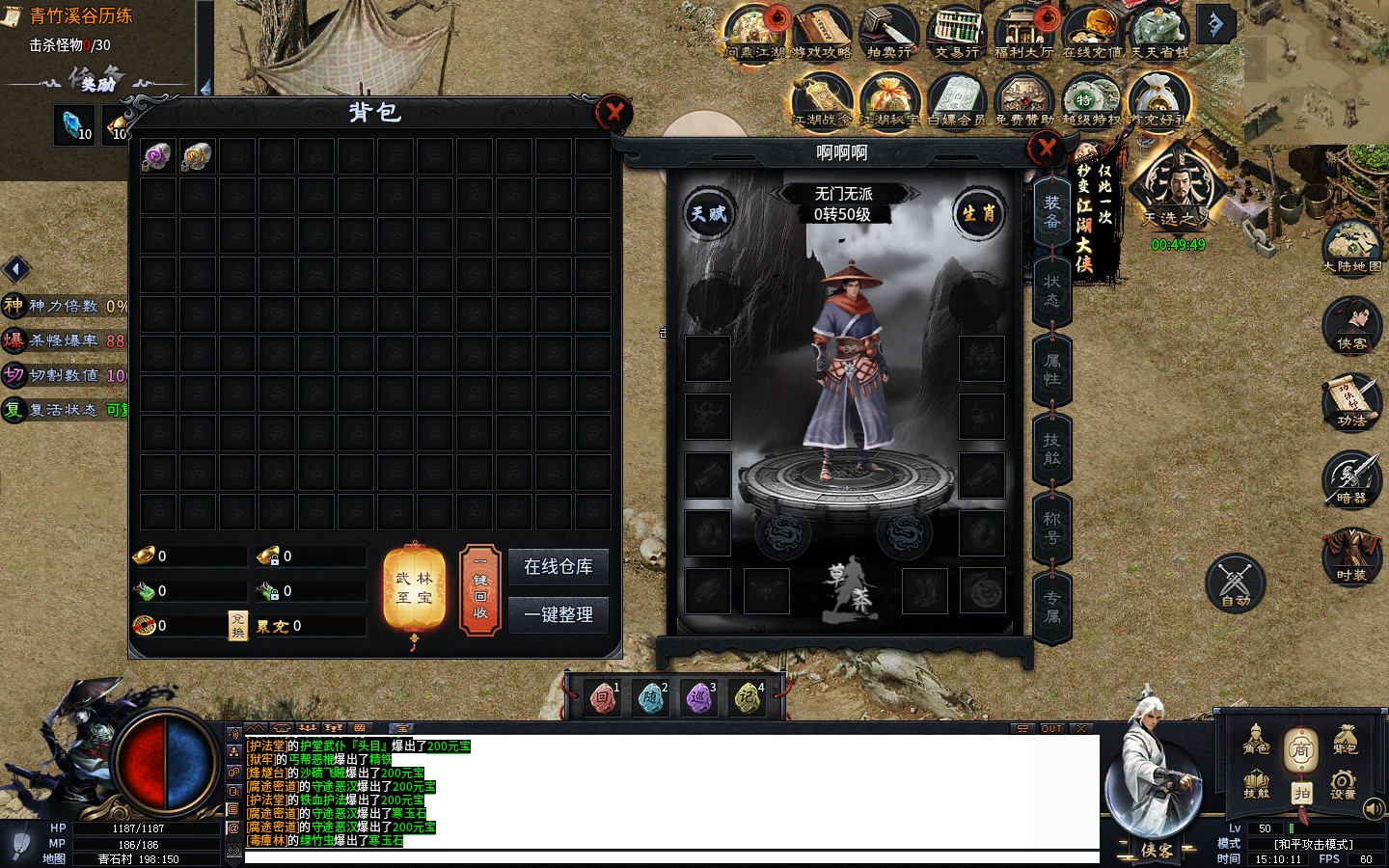Activate the 一键回收 recycle button

[x=480, y=590]
